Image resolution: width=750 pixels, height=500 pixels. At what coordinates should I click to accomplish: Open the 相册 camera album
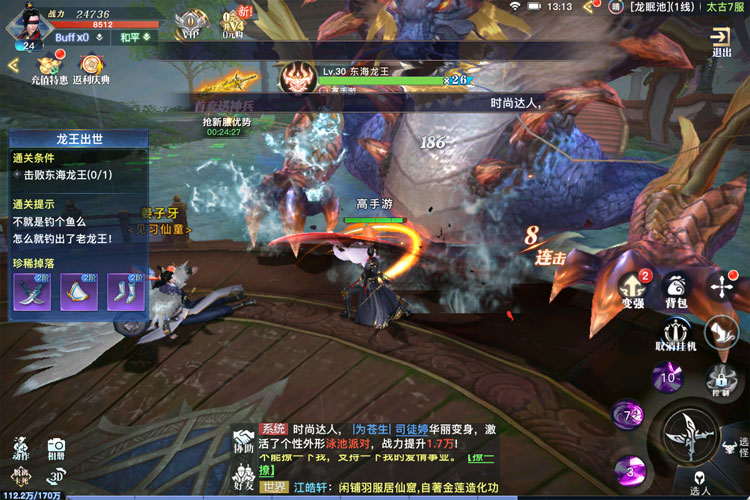[56, 449]
